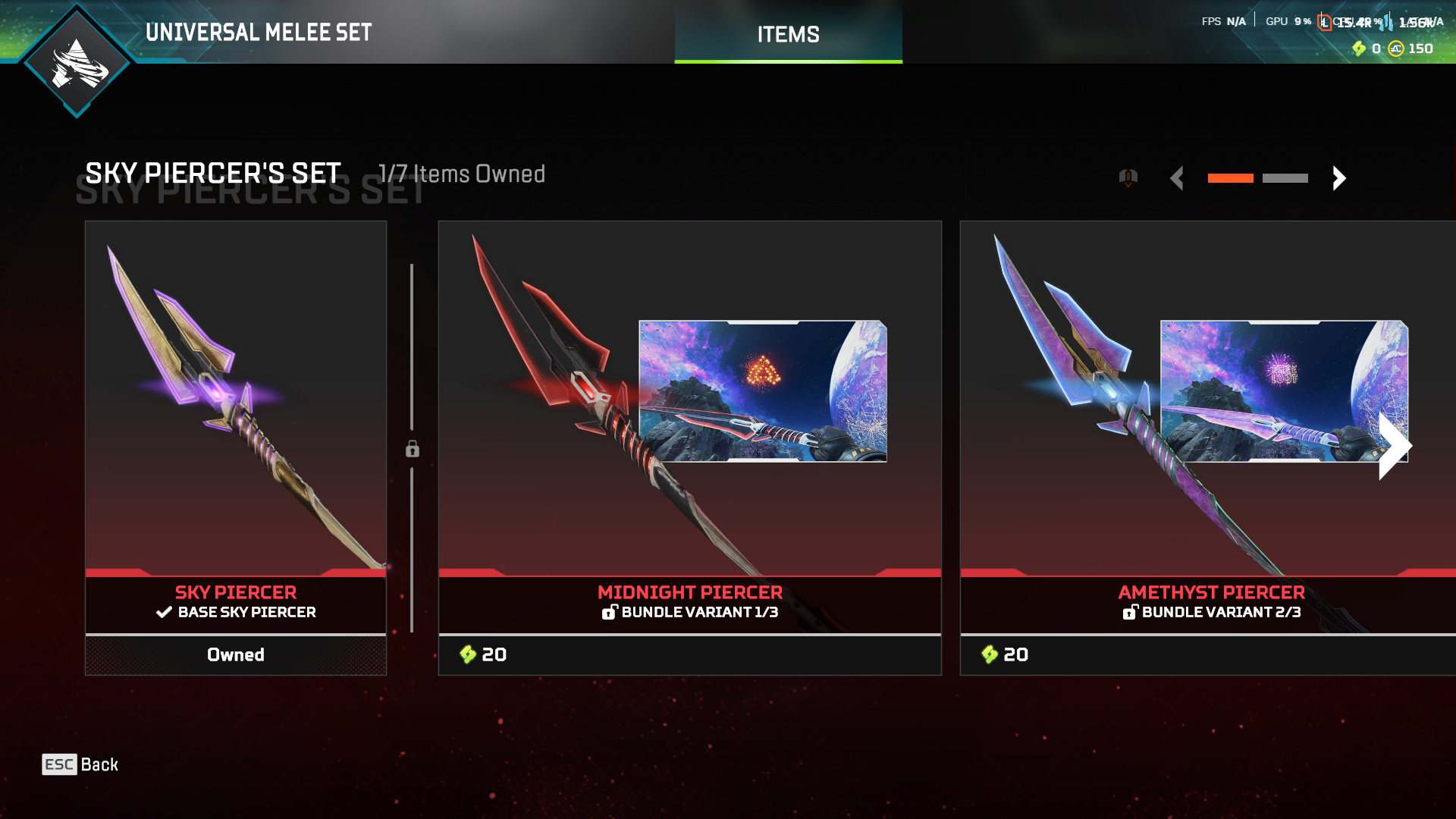The image size is (1456, 819).
Task: Click the lock icon between weapon cards
Action: (412, 449)
